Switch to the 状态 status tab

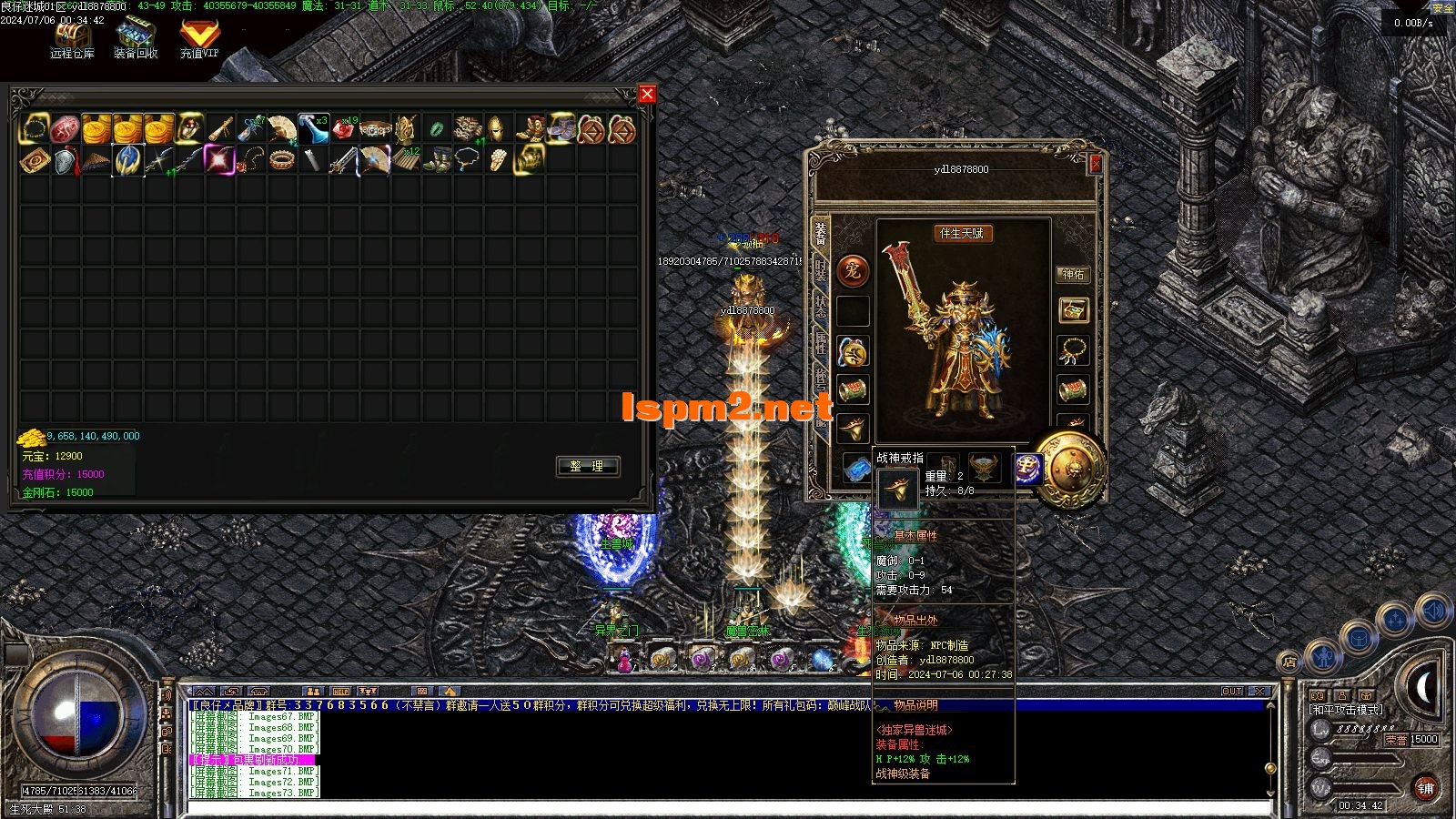click(821, 306)
